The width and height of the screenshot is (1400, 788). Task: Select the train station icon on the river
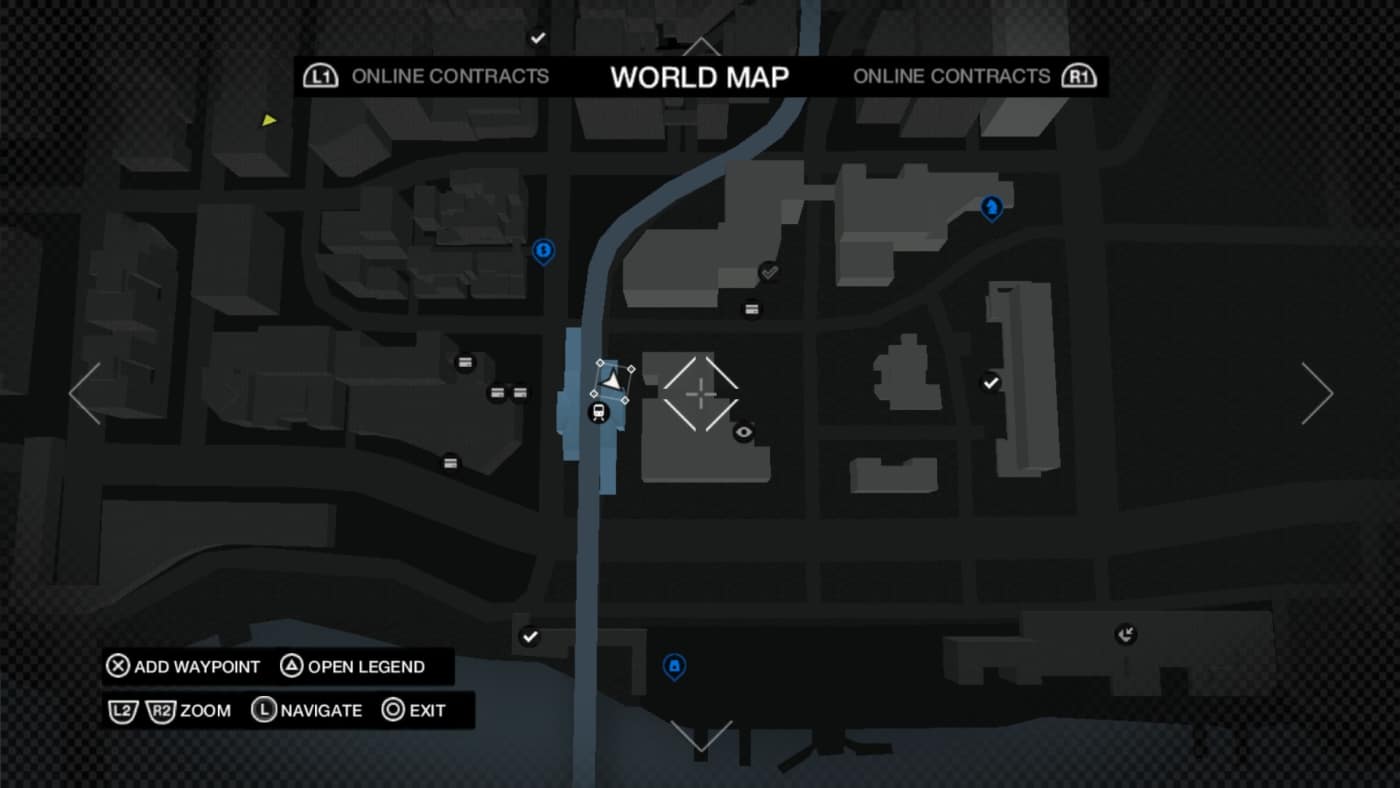(x=600, y=410)
